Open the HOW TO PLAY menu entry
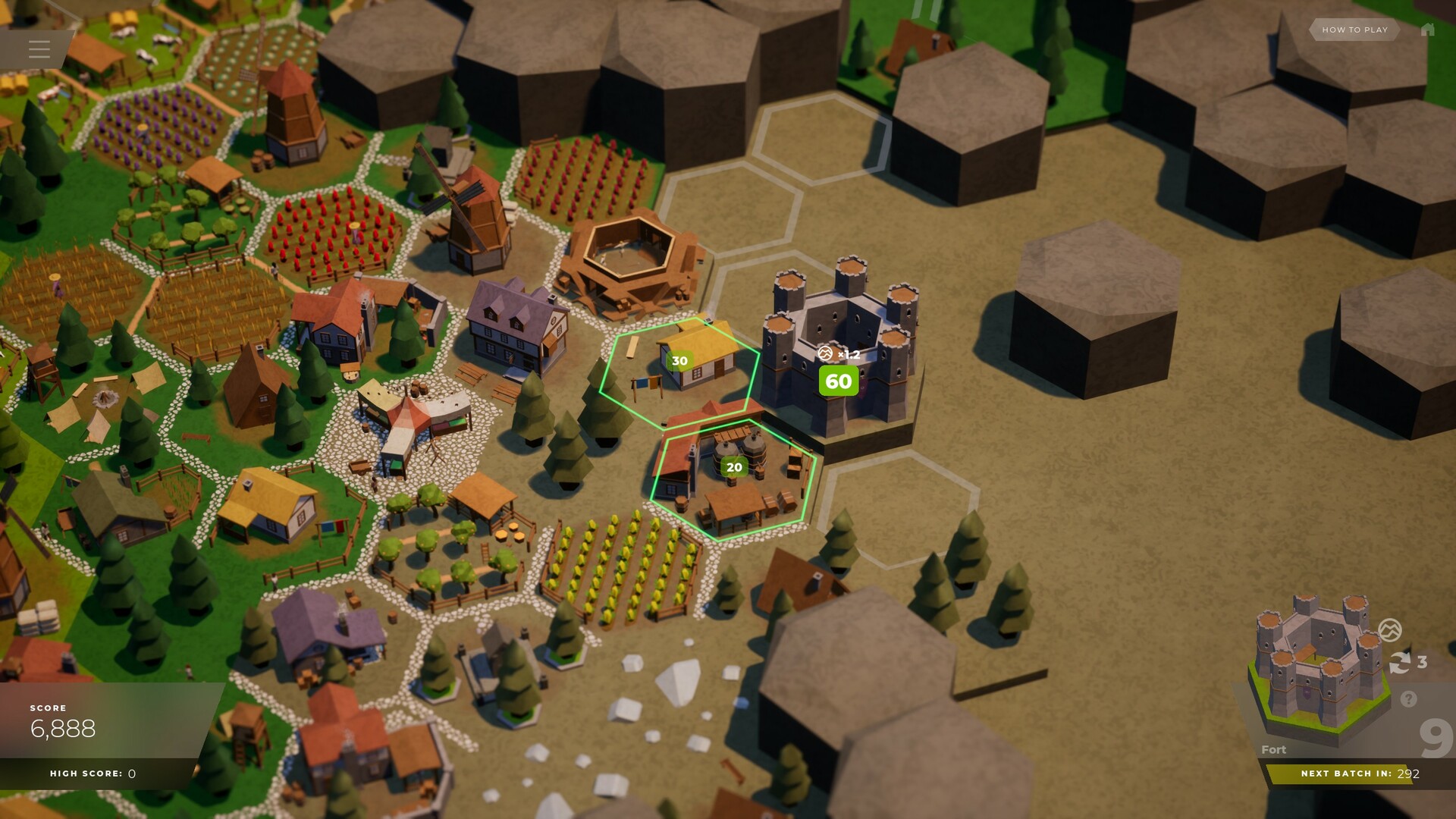 pos(1354,30)
